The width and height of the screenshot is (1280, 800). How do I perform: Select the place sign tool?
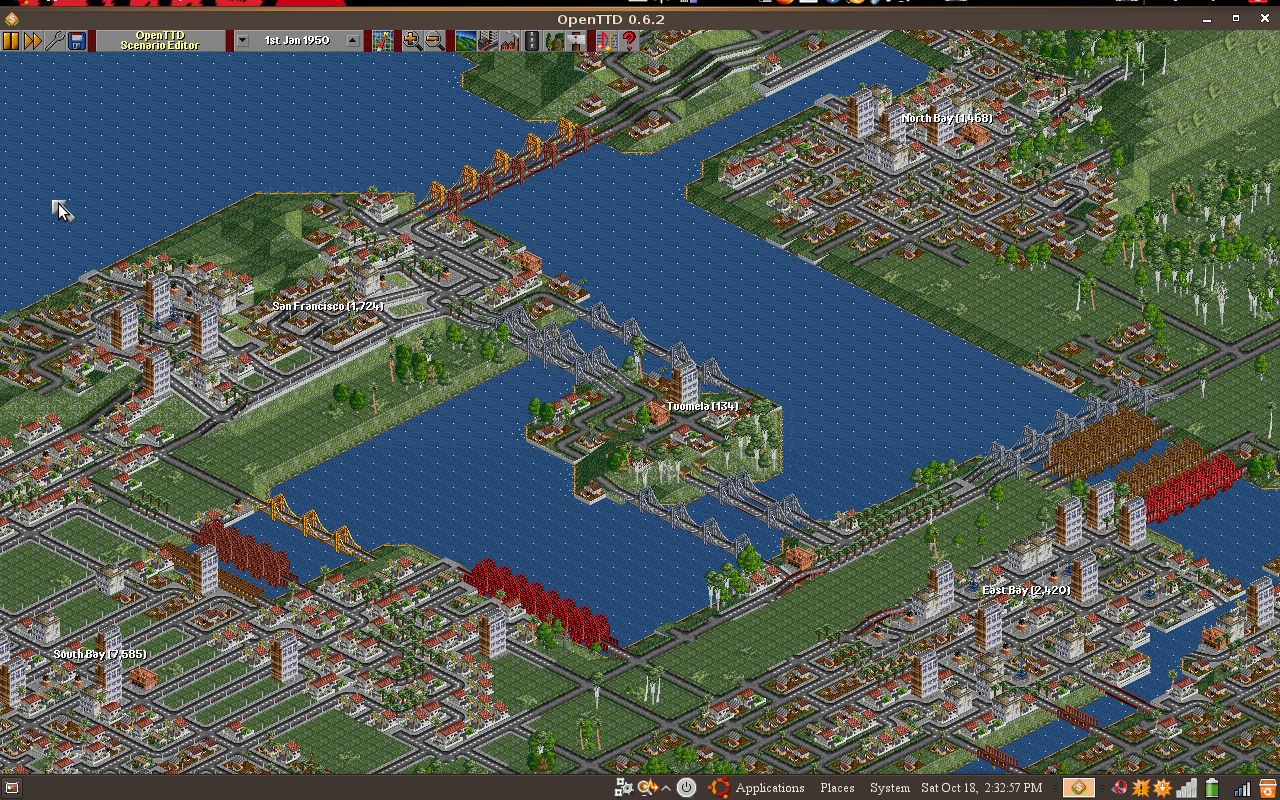(576, 40)
